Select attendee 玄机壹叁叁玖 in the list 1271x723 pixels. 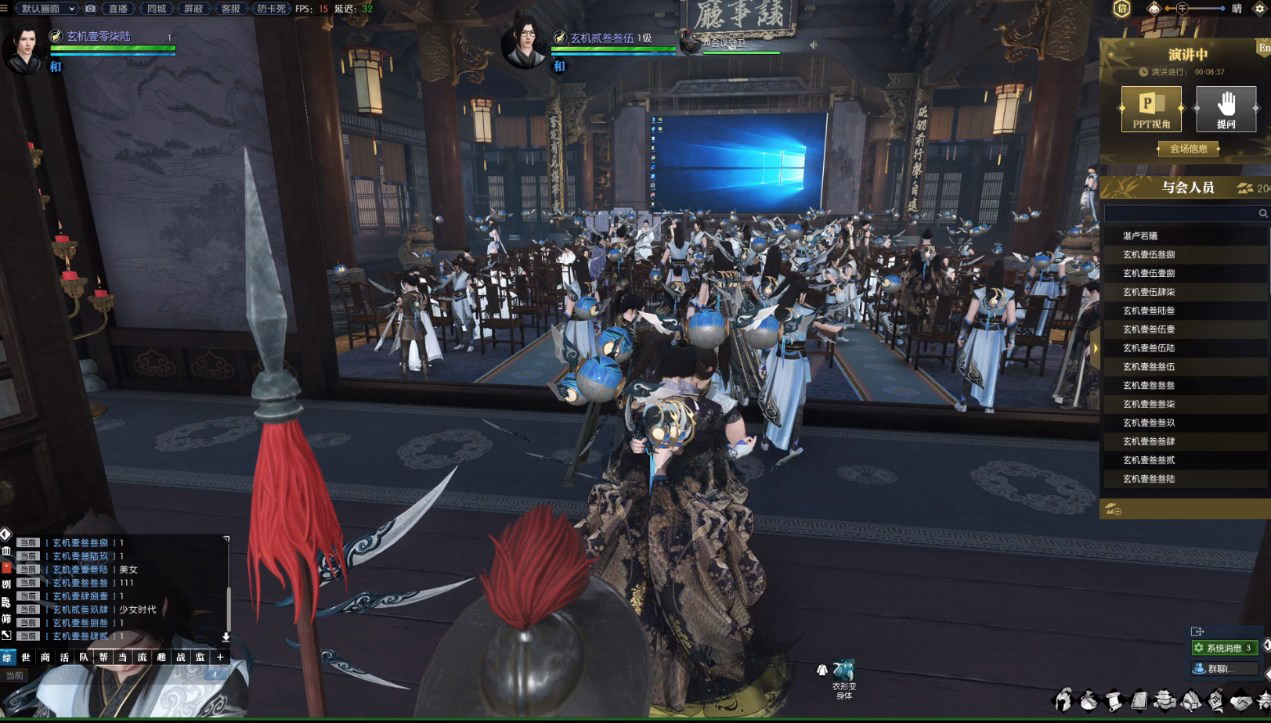pos(1149,423)
